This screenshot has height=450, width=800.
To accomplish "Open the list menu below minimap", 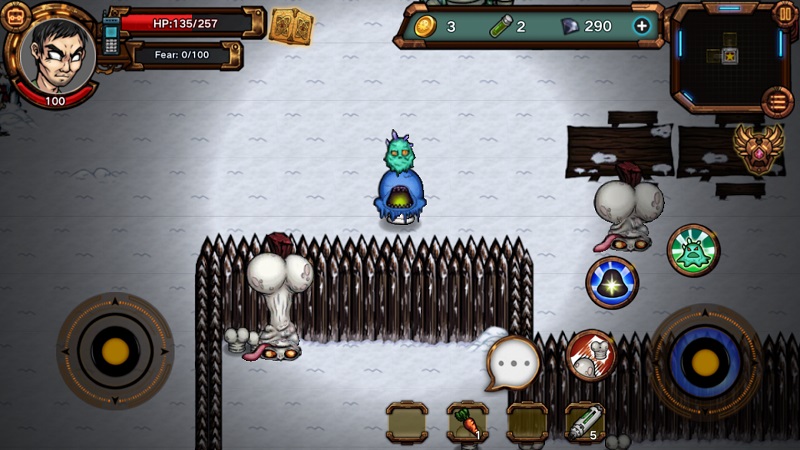I will pos(777,101).
